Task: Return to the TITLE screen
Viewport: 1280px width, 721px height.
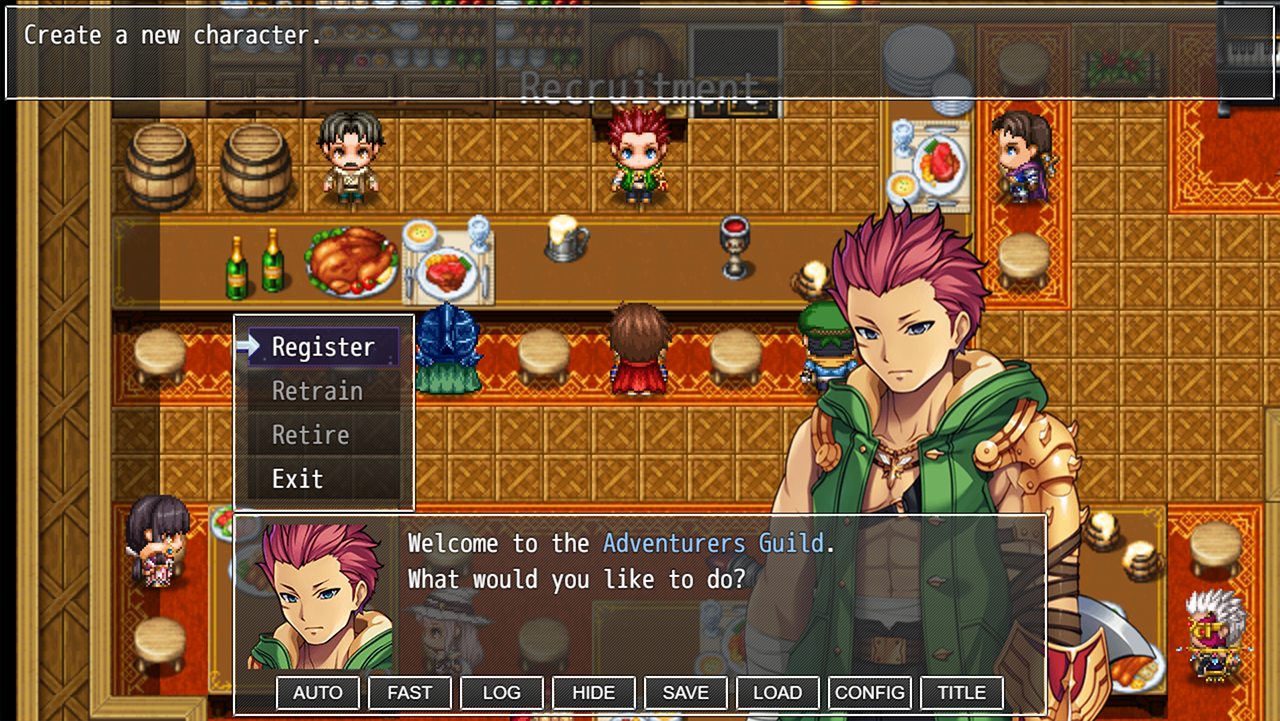Action: [x=962, y=692]
